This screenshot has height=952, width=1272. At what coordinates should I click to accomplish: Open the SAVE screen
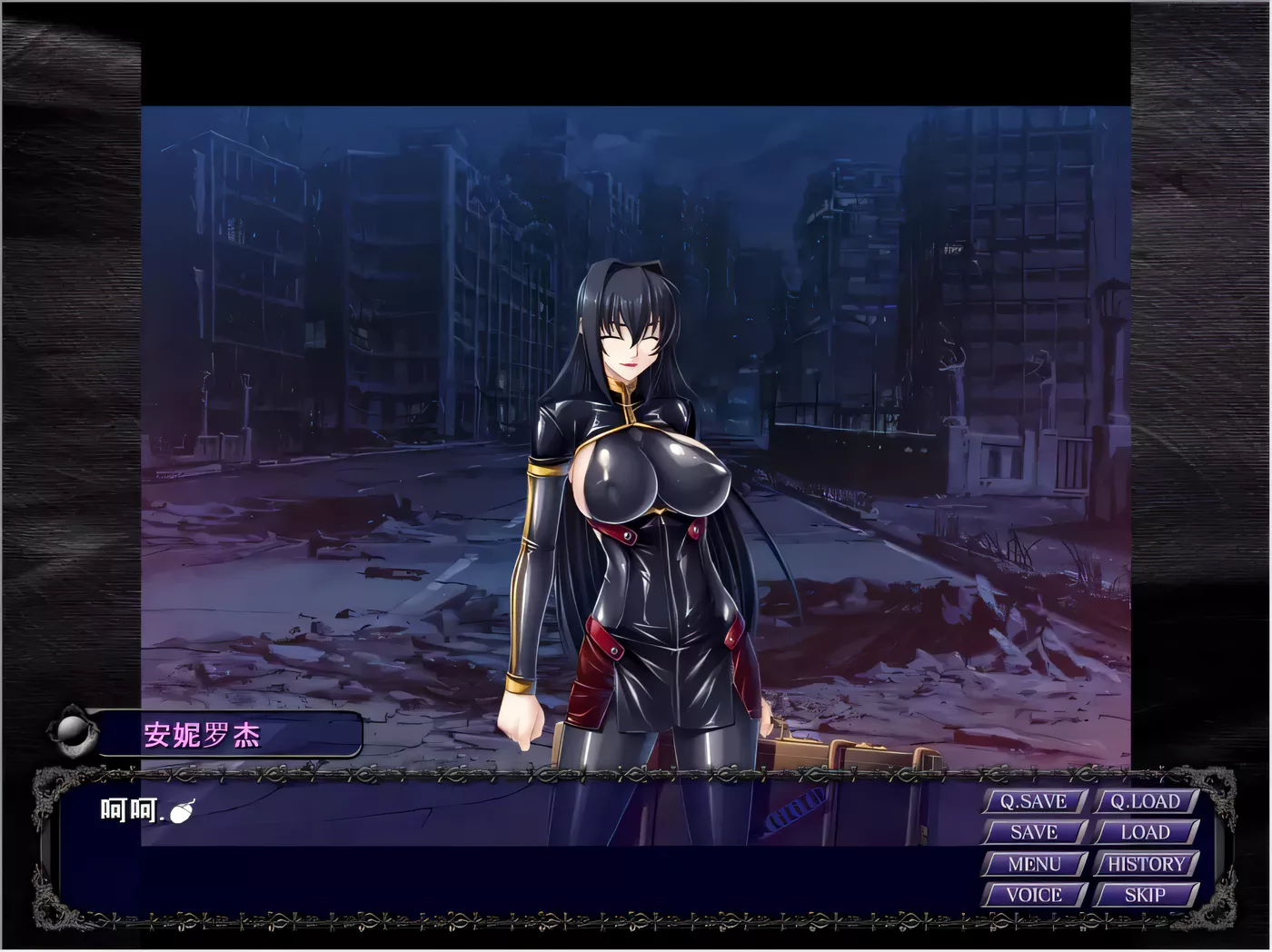(x=1032, y=832)
